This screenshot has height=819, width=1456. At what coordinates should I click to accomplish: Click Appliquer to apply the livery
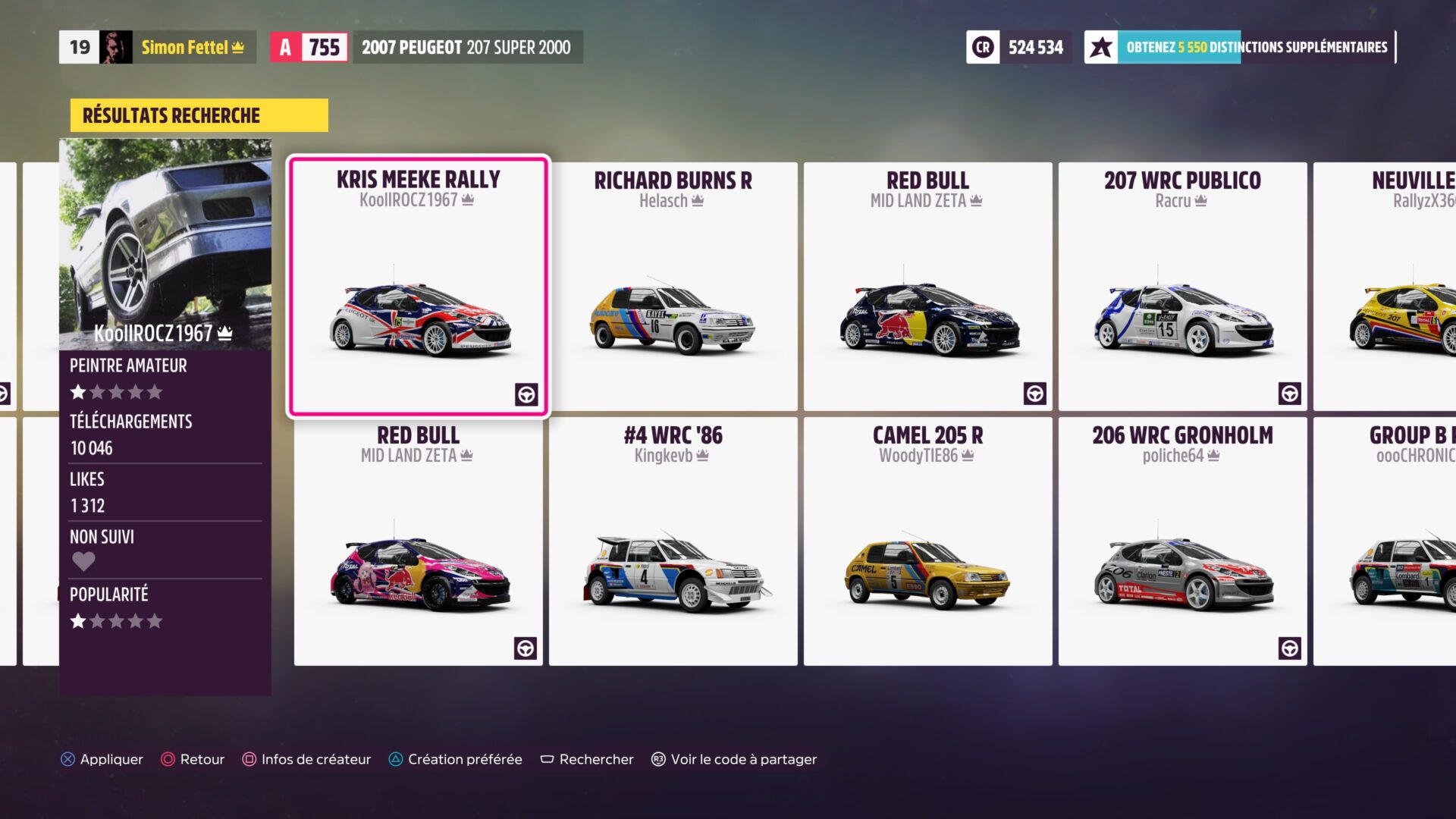pyautogui.click(x=102, y=759)
